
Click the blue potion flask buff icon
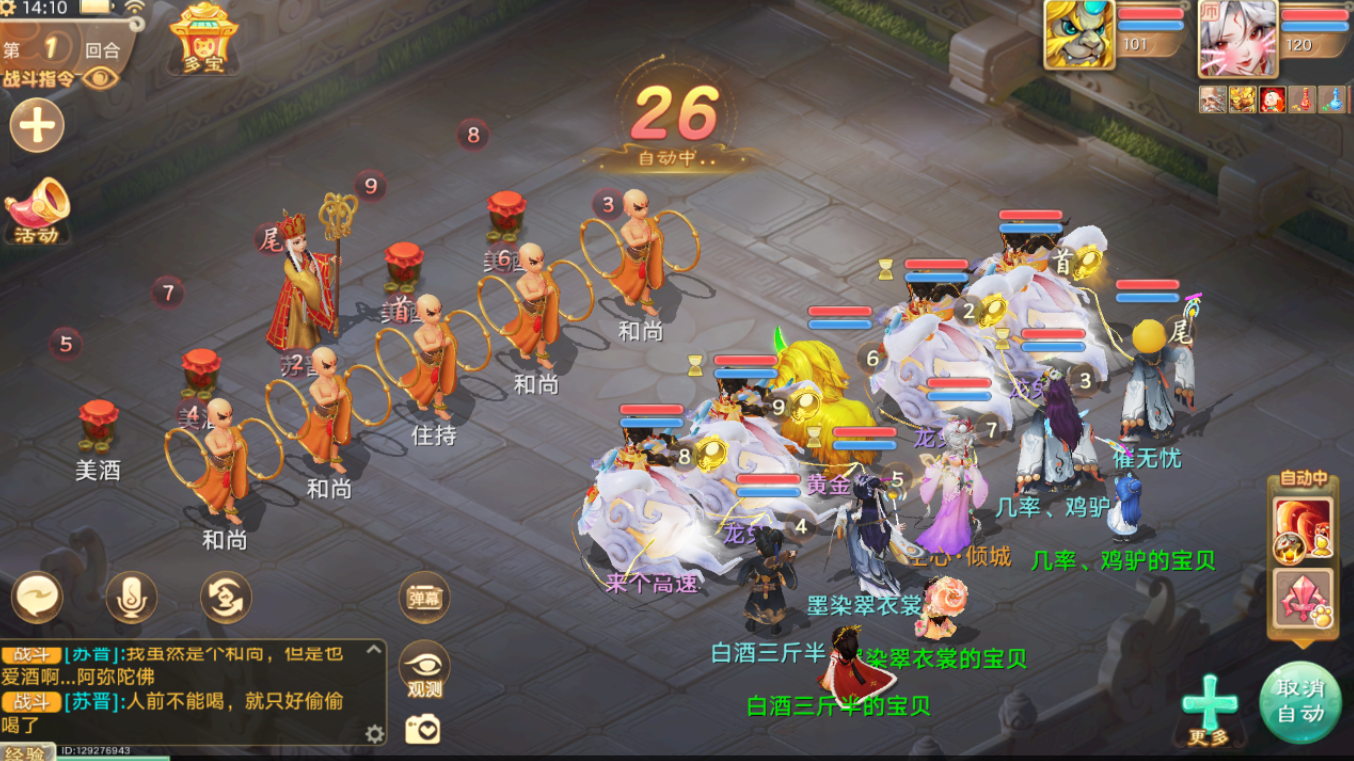(x=1331, y=99)
